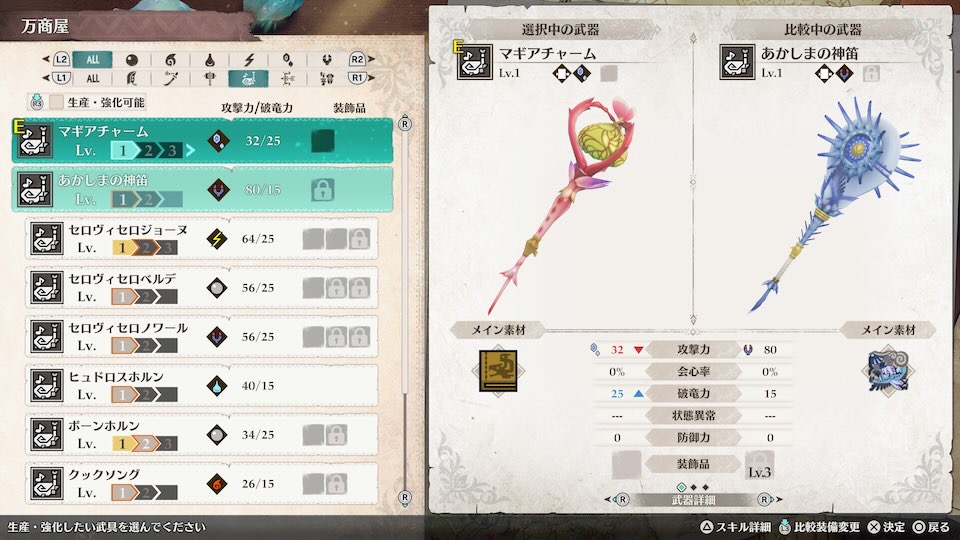Filter by the fire swirl element tab
960x540 pixels.
(169, 60)
